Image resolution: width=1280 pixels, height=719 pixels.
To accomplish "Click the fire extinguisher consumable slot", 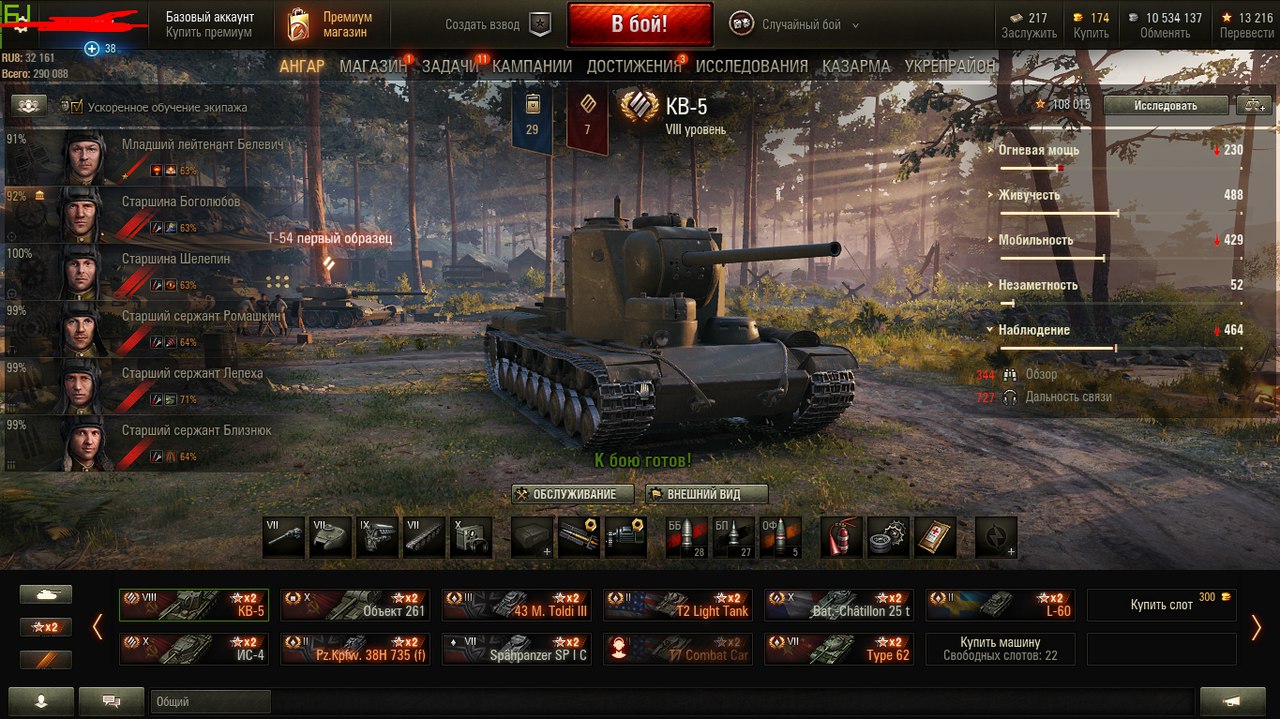I will pyautogui.click(x=841, y=537).
